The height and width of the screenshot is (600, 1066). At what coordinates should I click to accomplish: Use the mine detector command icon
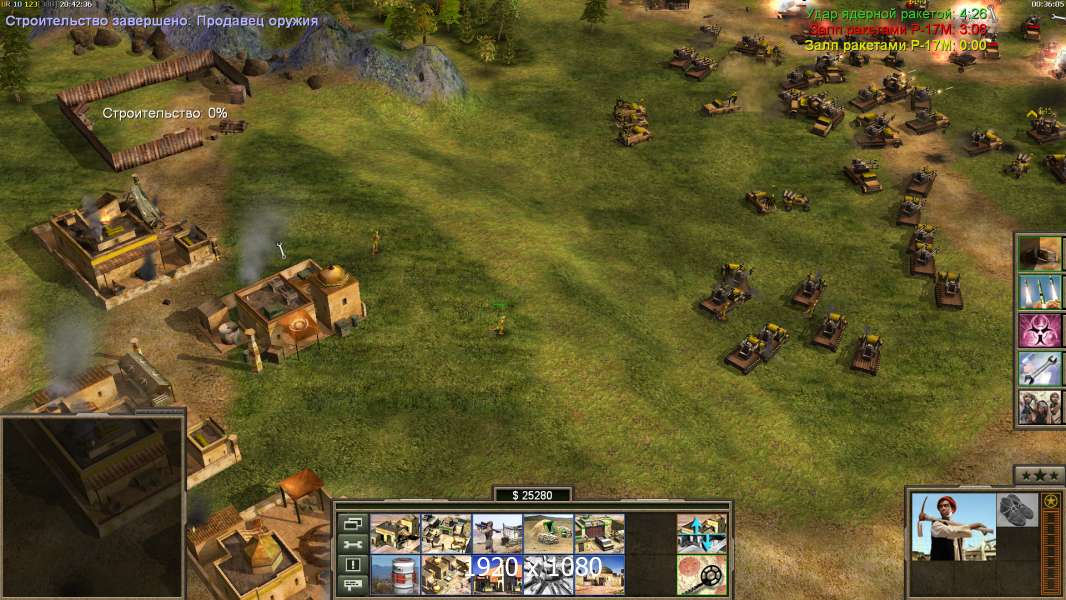701,575
